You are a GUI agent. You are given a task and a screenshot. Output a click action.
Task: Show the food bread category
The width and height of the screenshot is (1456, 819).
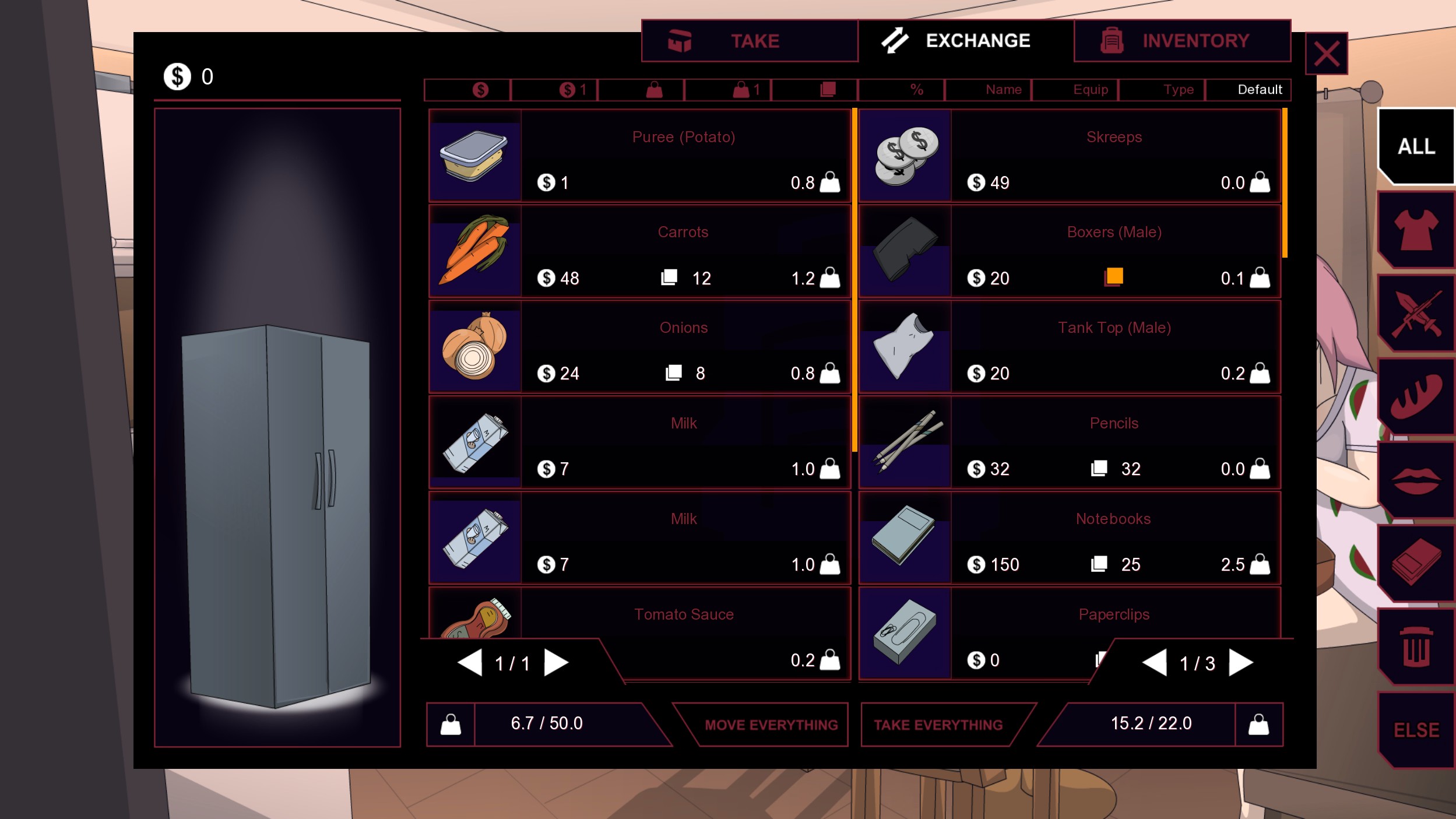click(x=1416, y=397)
